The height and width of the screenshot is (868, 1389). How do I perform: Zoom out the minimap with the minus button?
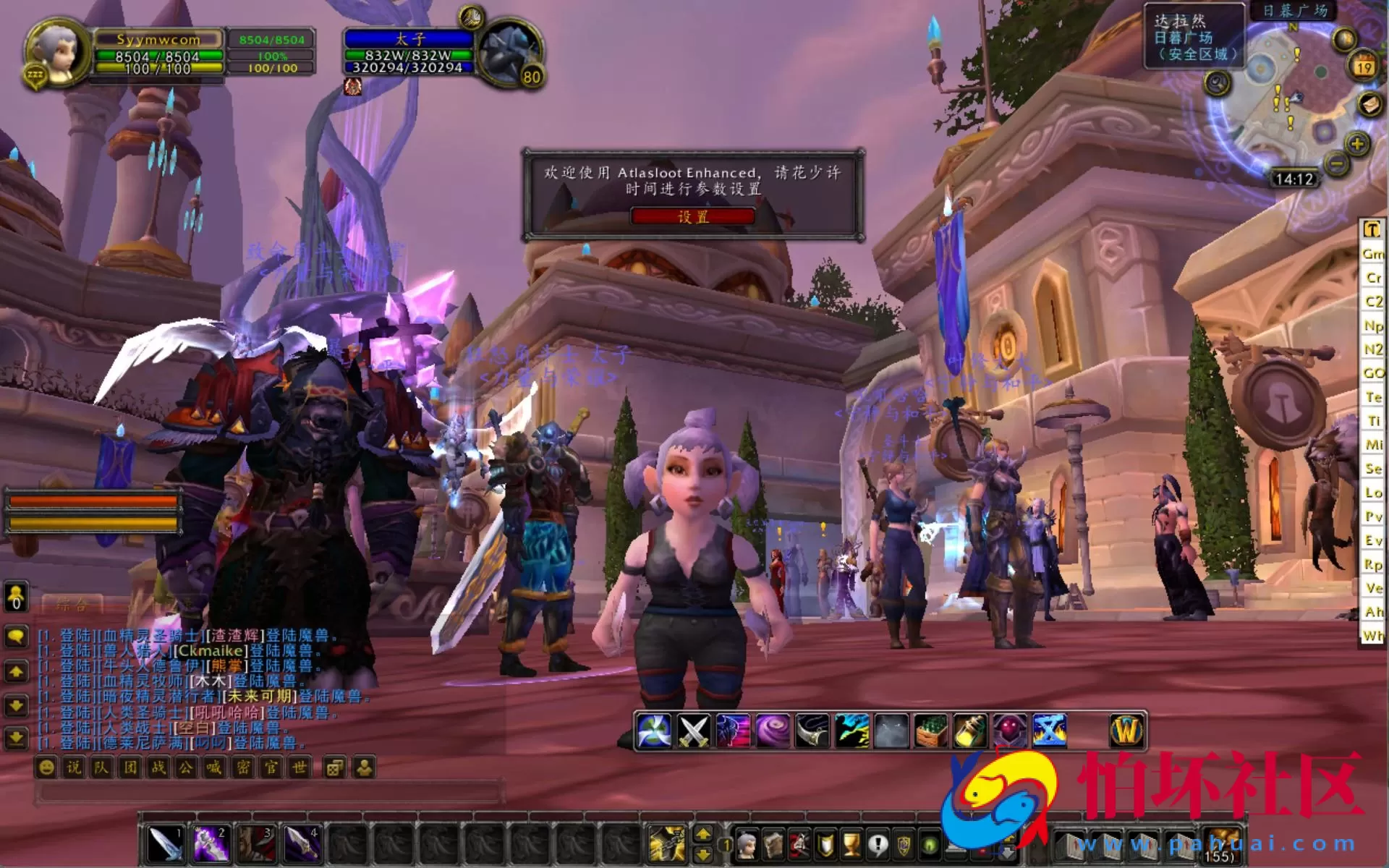coord(1336,165)
